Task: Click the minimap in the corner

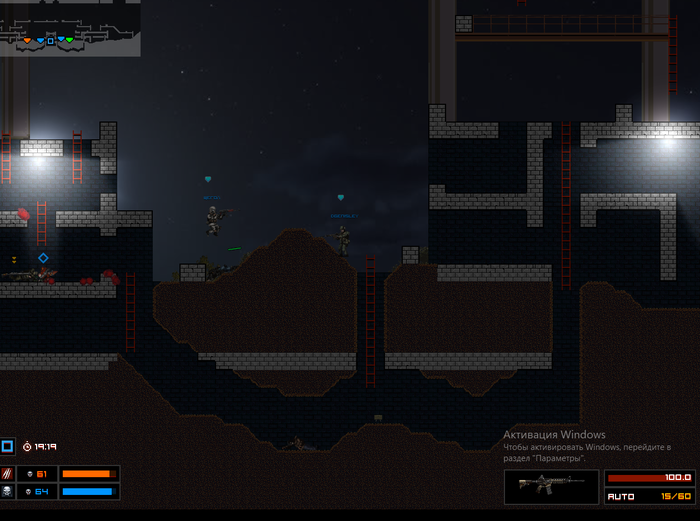Action: (x=70, y=27)
